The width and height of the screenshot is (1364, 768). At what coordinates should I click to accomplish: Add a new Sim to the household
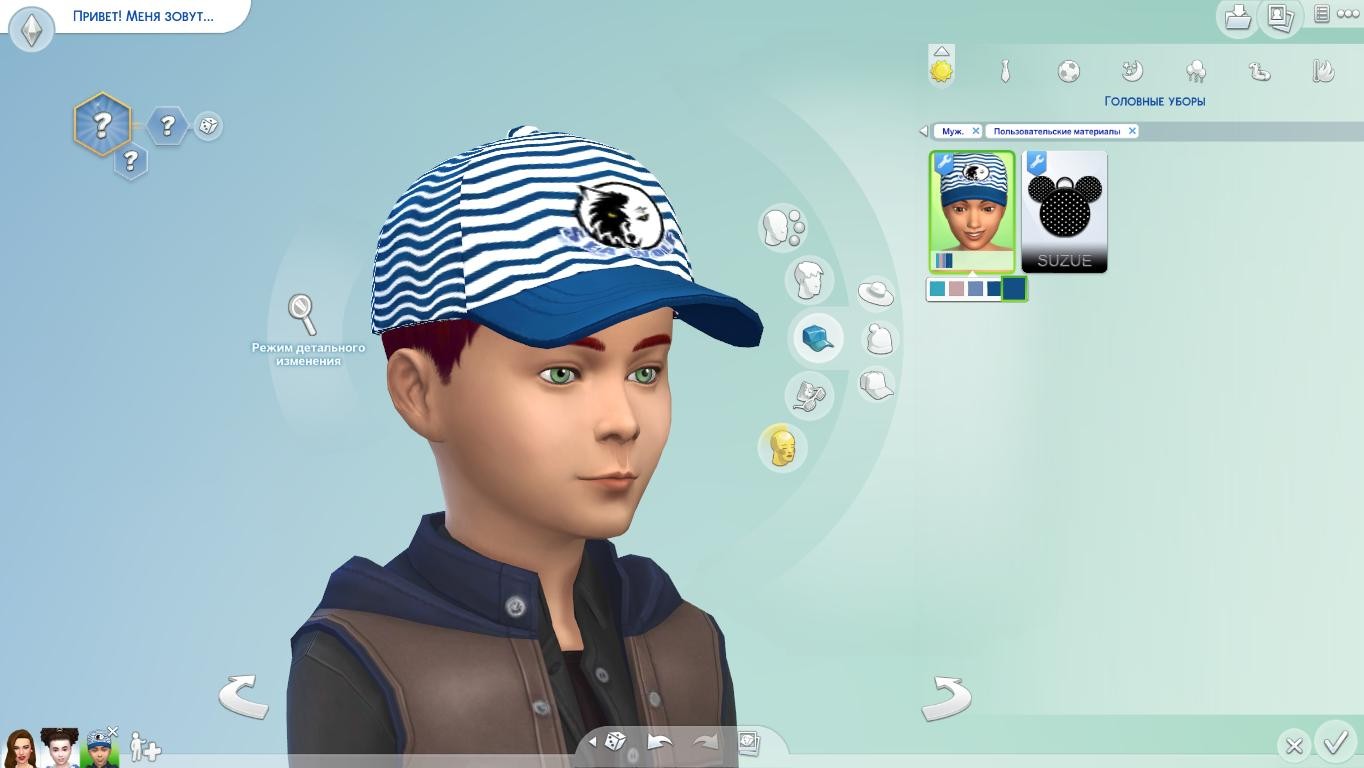146,747
